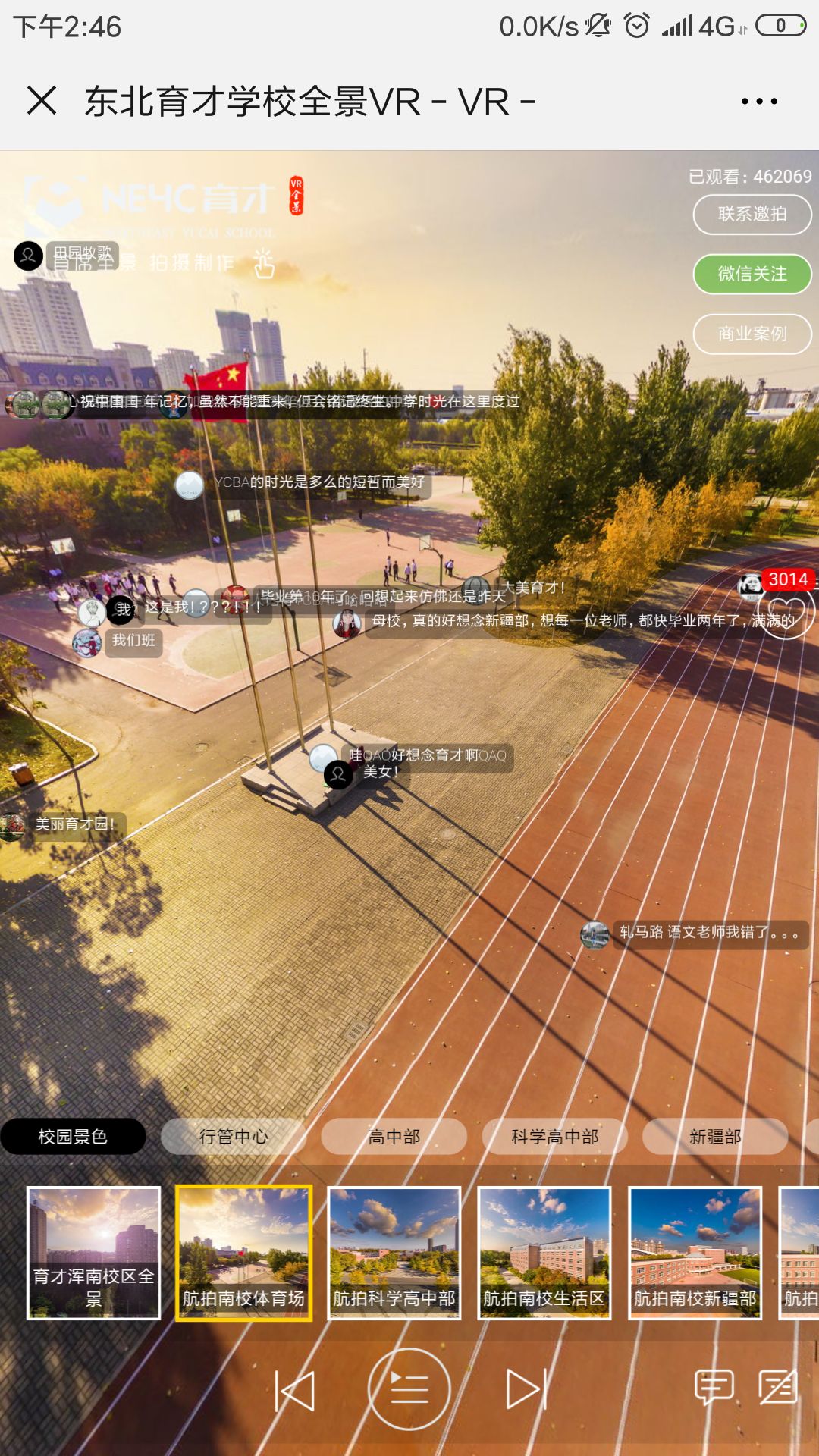This screenshot has height=1456, width=819.
Task: Open the three-dot more options menu
Action: point(759,102)
